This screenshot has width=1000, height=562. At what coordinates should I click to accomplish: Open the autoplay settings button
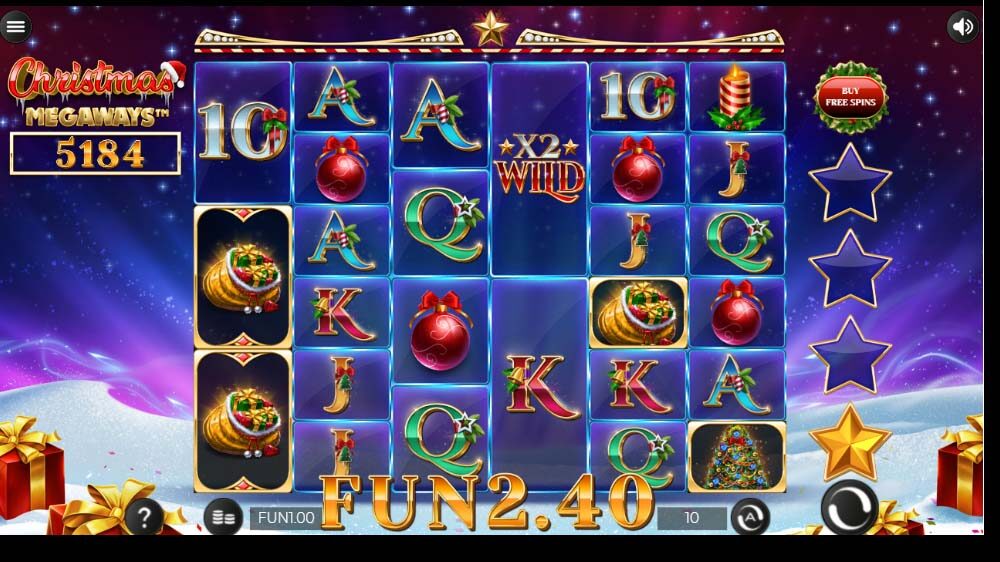click(751, 517)
